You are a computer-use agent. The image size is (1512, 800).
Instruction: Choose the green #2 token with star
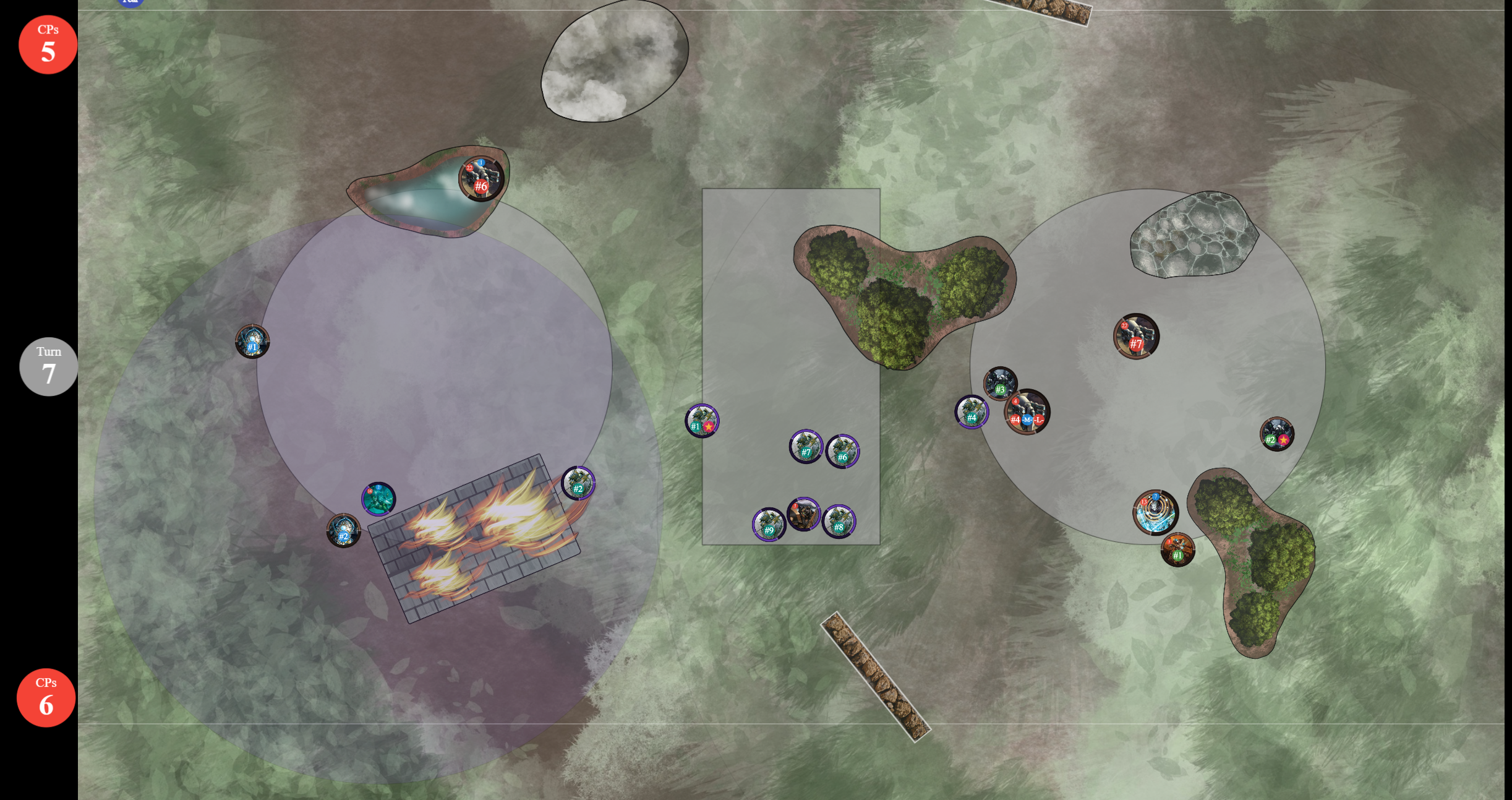click(1276, 434)
